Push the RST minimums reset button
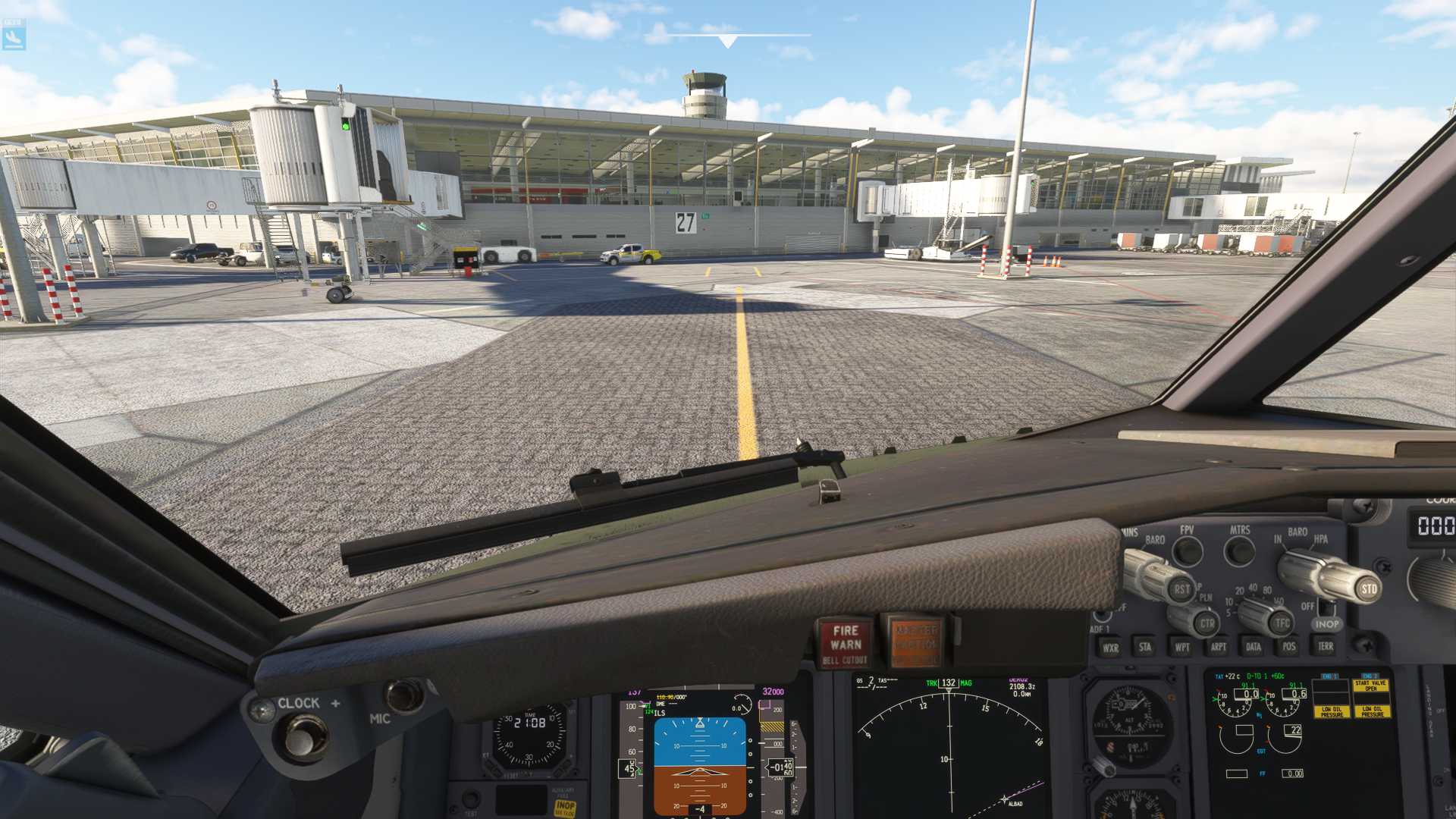 point(1181,589)
